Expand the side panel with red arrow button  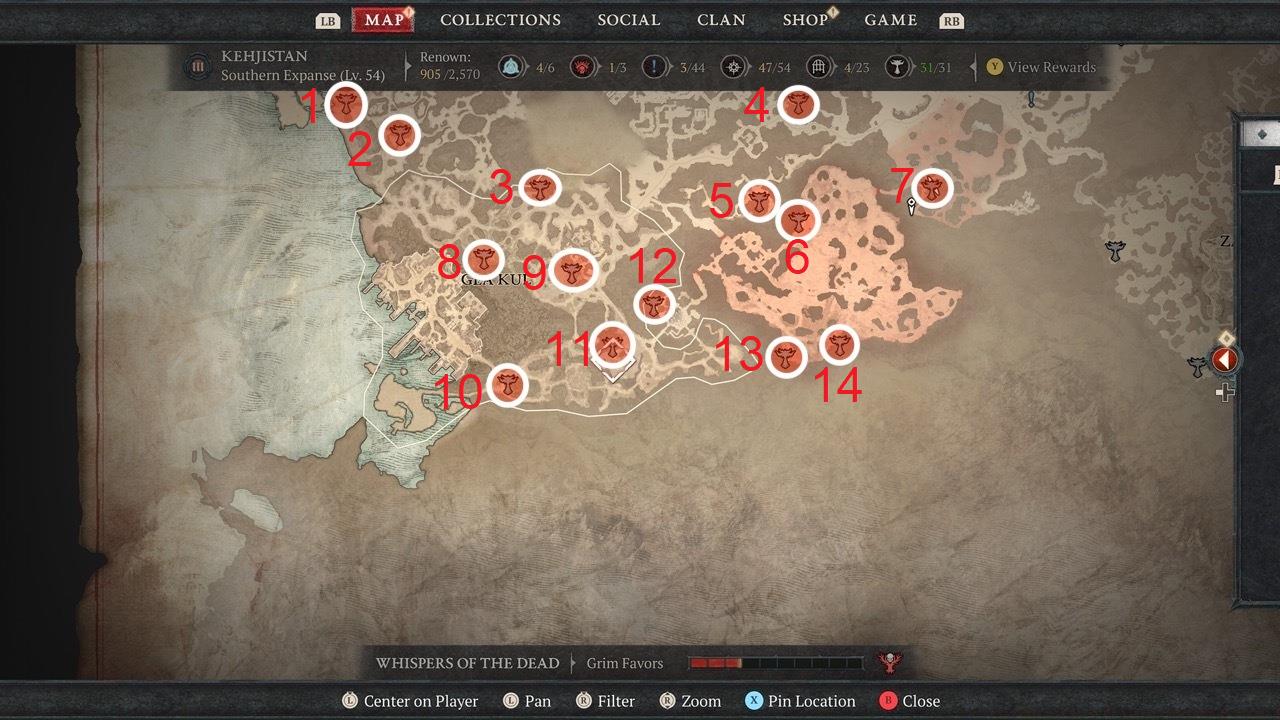tap(1225, 359)
